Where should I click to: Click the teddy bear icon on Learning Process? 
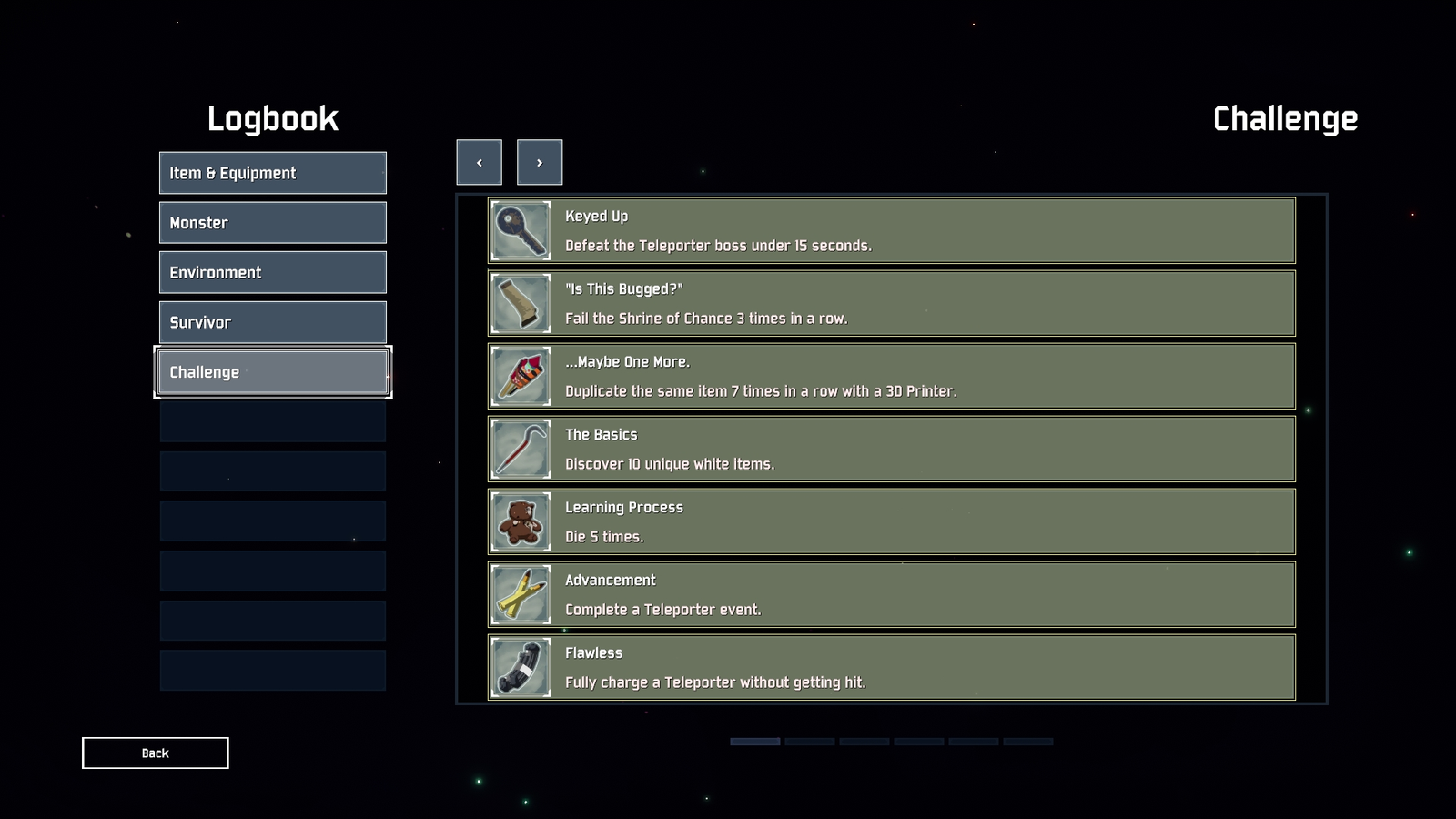pos(520,521)
